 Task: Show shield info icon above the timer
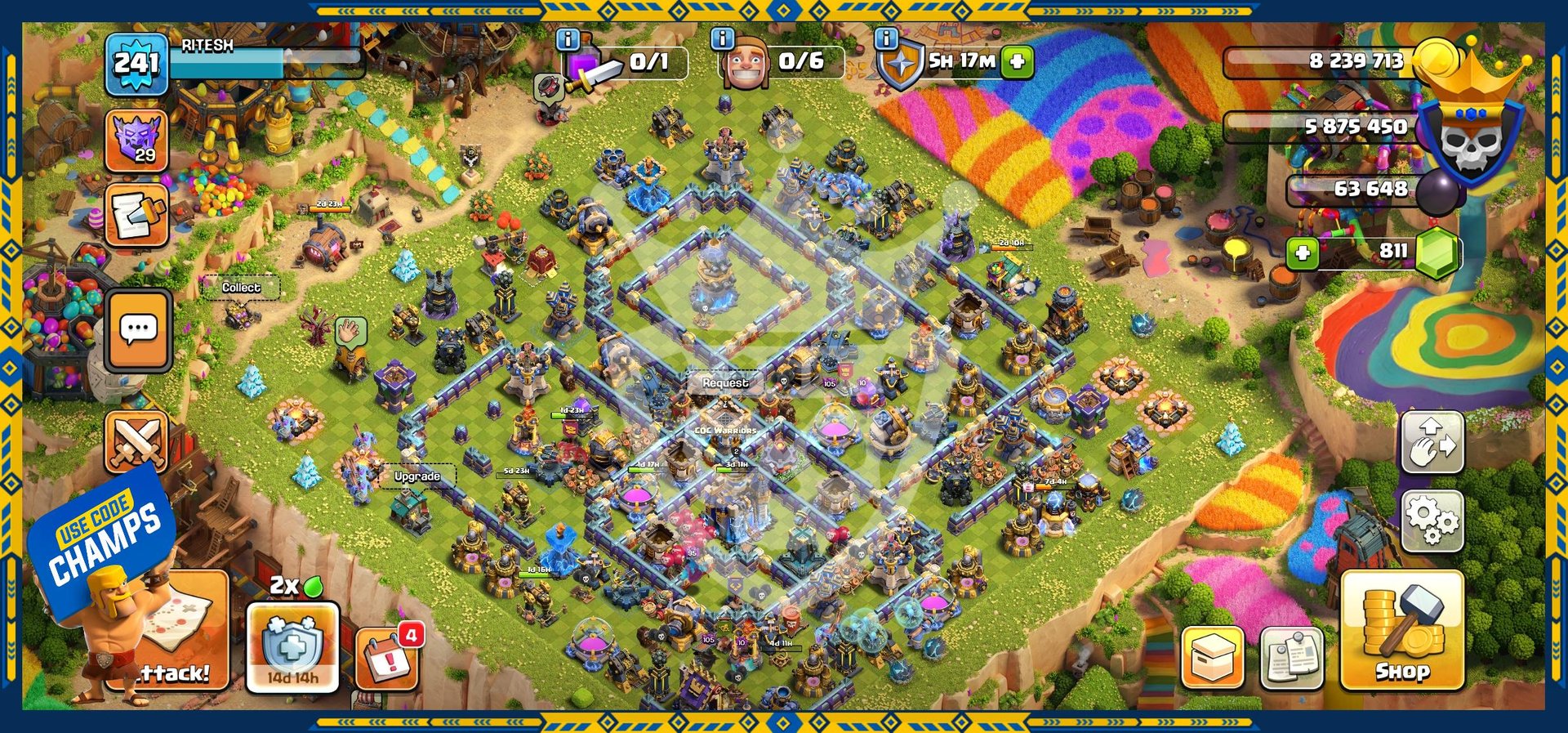886,39
